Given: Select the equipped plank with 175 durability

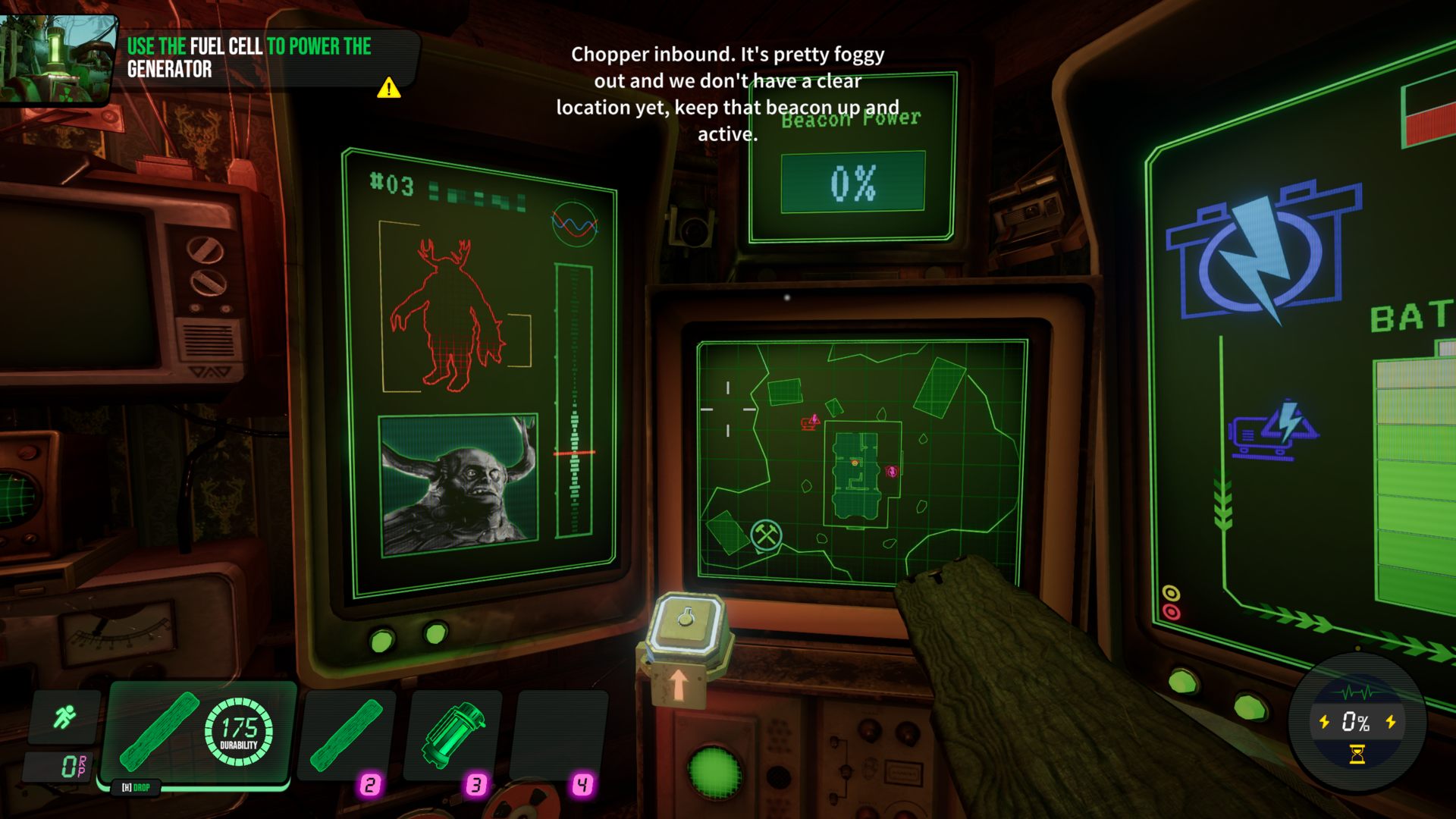Looking at the screenshot, I should (x=199, y=733).
